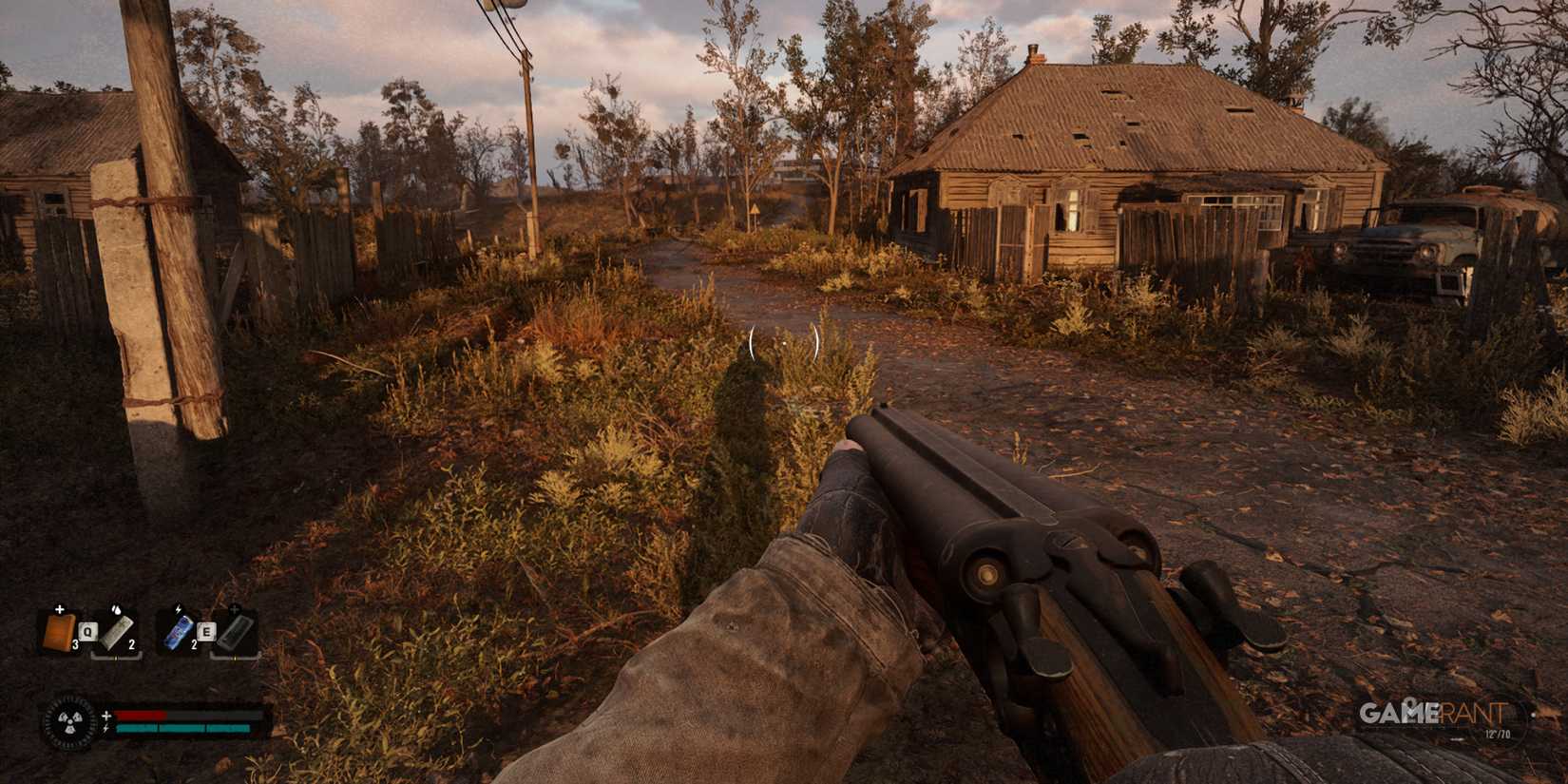This screenshot has height=784, width=1568.
Task: Click the item count showing 2 energy drinks
Action: (x=195, y=644)
